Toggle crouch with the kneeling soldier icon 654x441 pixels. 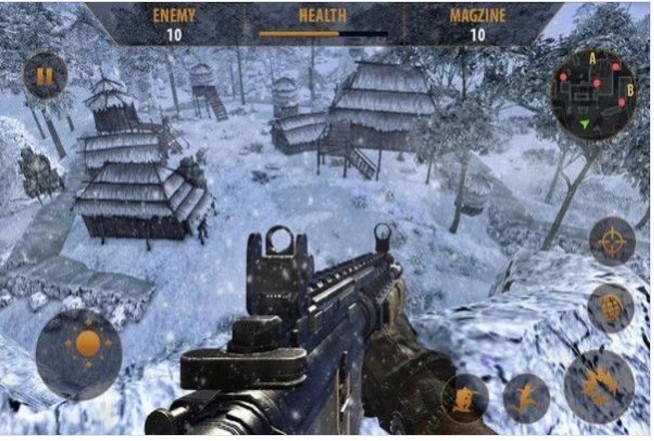(465, 397)
